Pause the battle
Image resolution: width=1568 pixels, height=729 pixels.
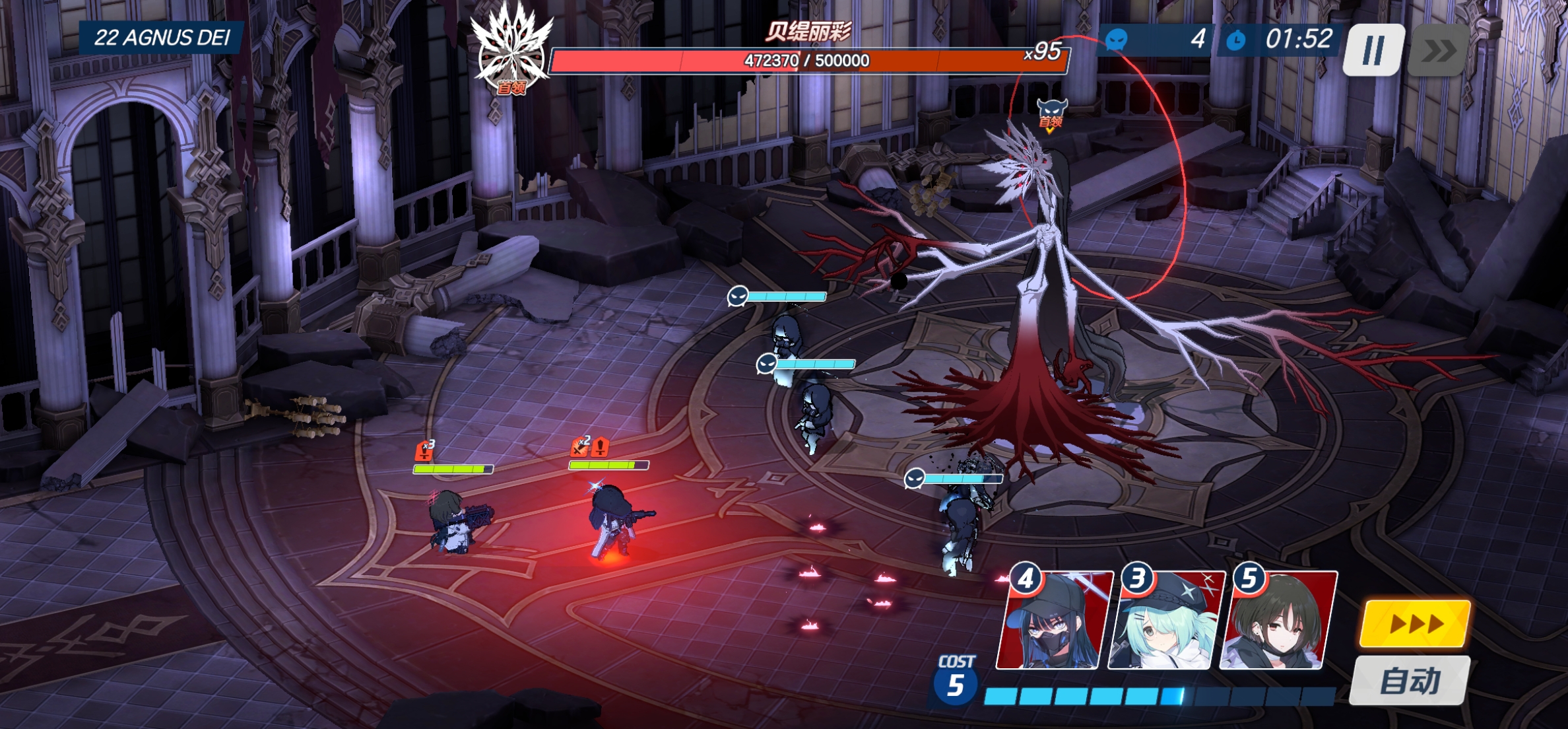(1373, 50)
